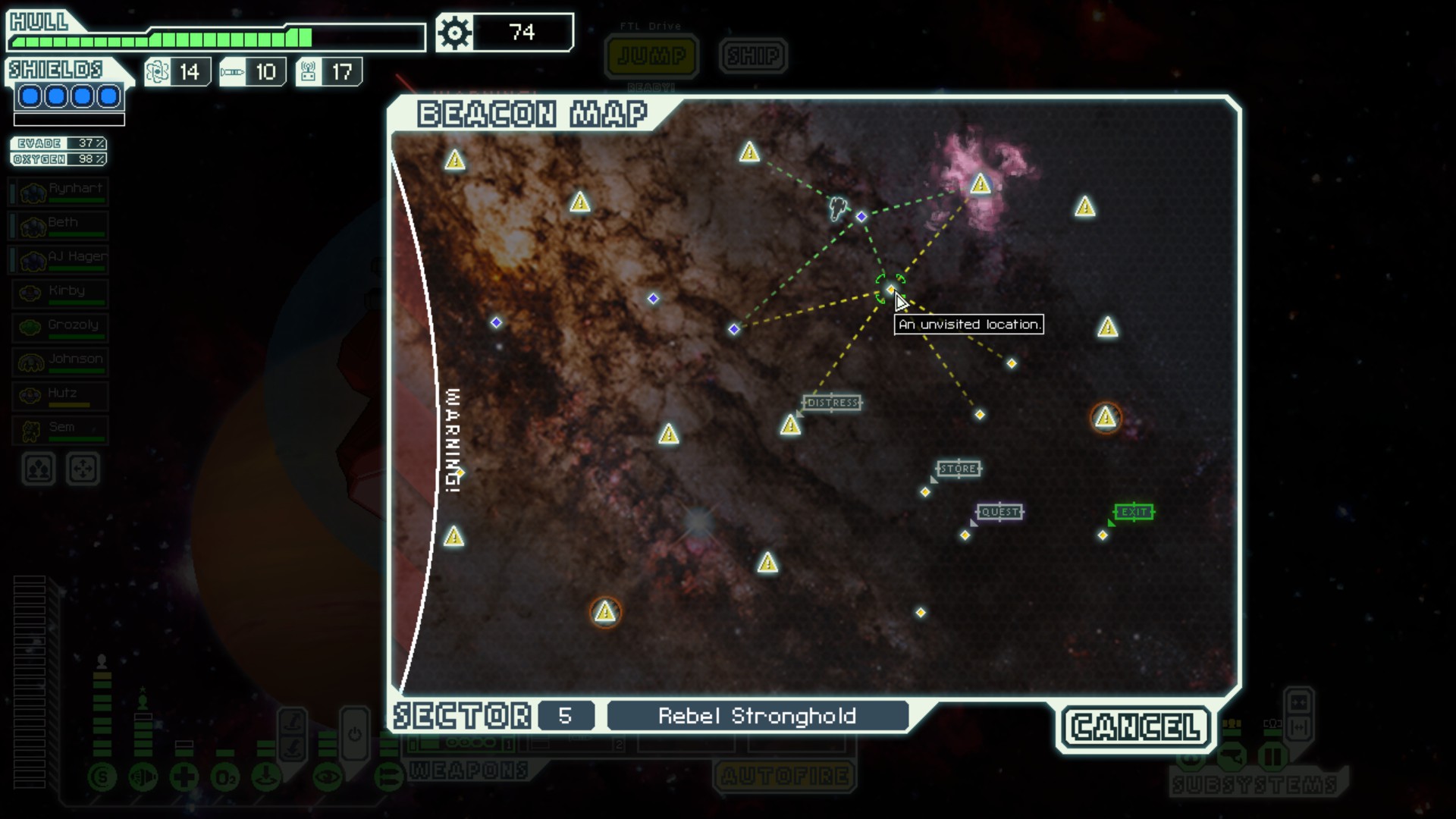
Task: Click the highlighted unvisited location beacon
Action: [890, 289]
